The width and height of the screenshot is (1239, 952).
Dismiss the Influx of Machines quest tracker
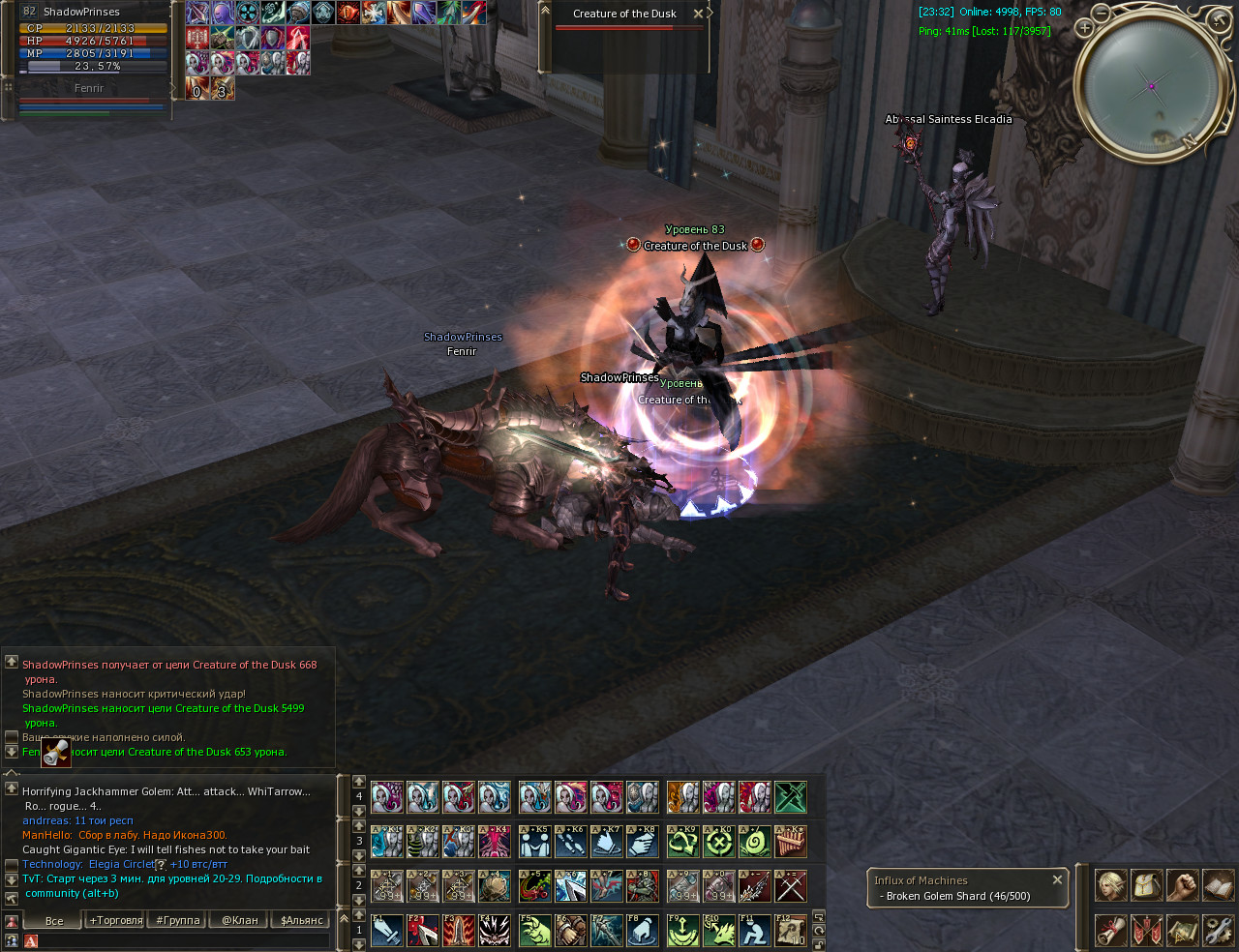tap(1057, 879)
